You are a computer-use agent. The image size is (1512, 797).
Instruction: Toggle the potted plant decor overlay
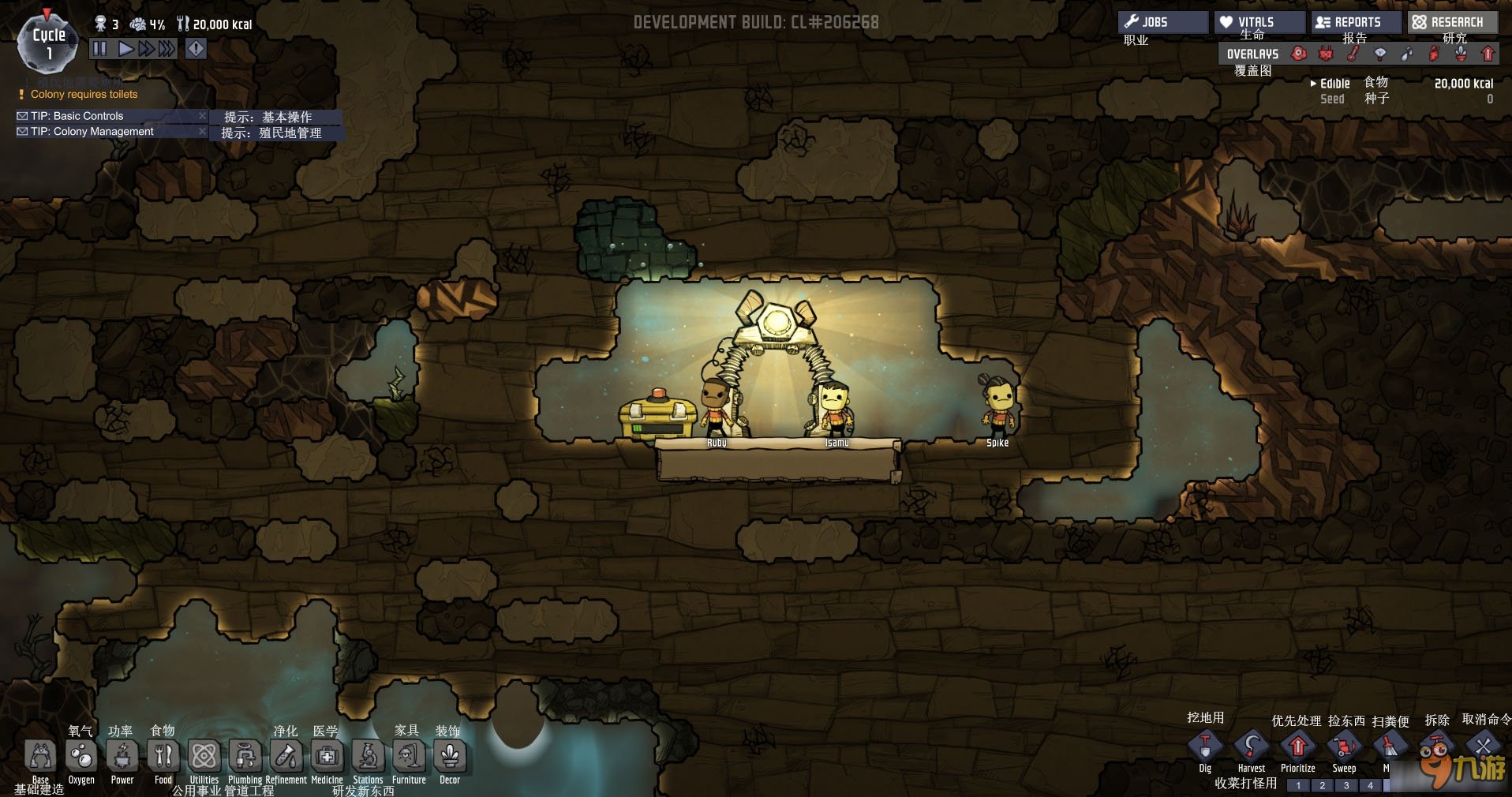[1461, 54]
